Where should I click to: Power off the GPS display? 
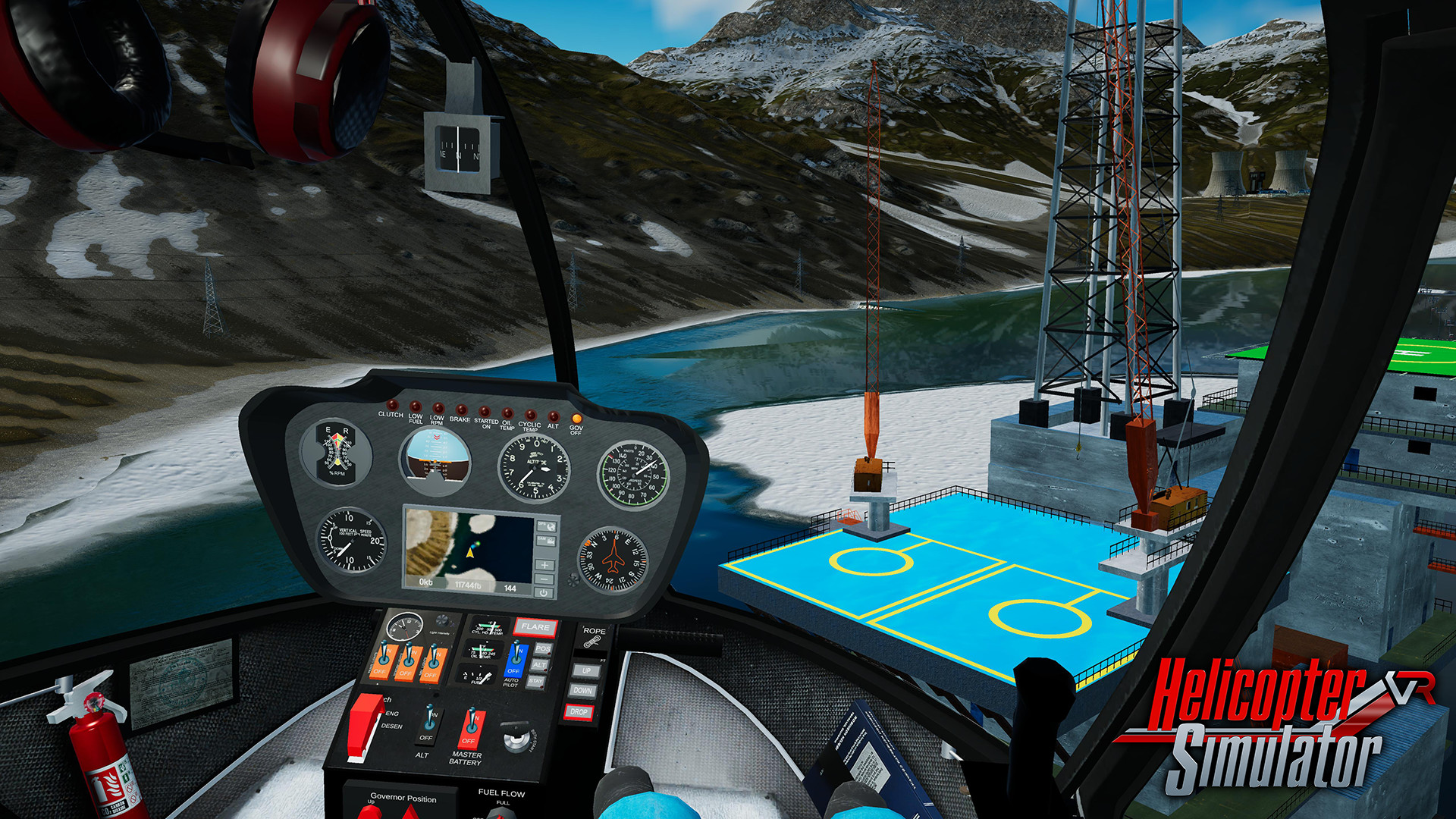pos(544,593)
